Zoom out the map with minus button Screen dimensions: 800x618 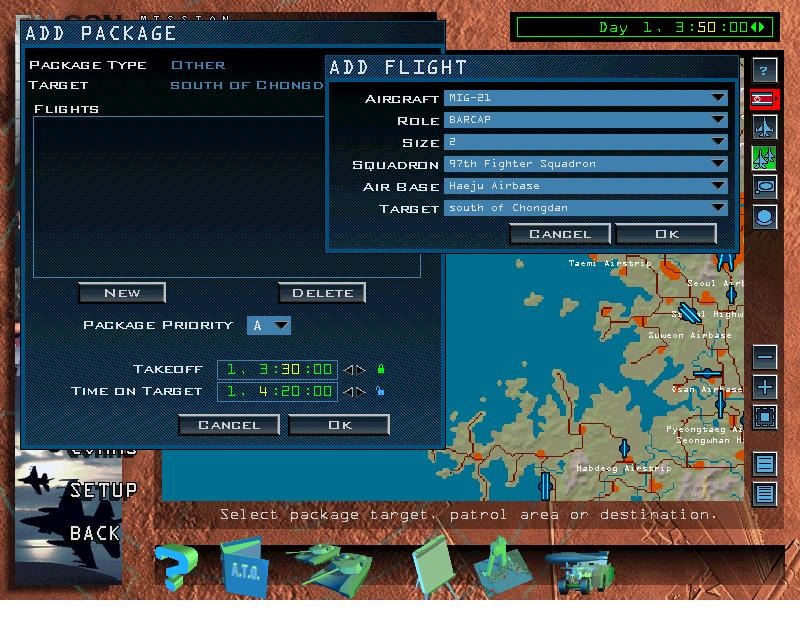(765, 357)
